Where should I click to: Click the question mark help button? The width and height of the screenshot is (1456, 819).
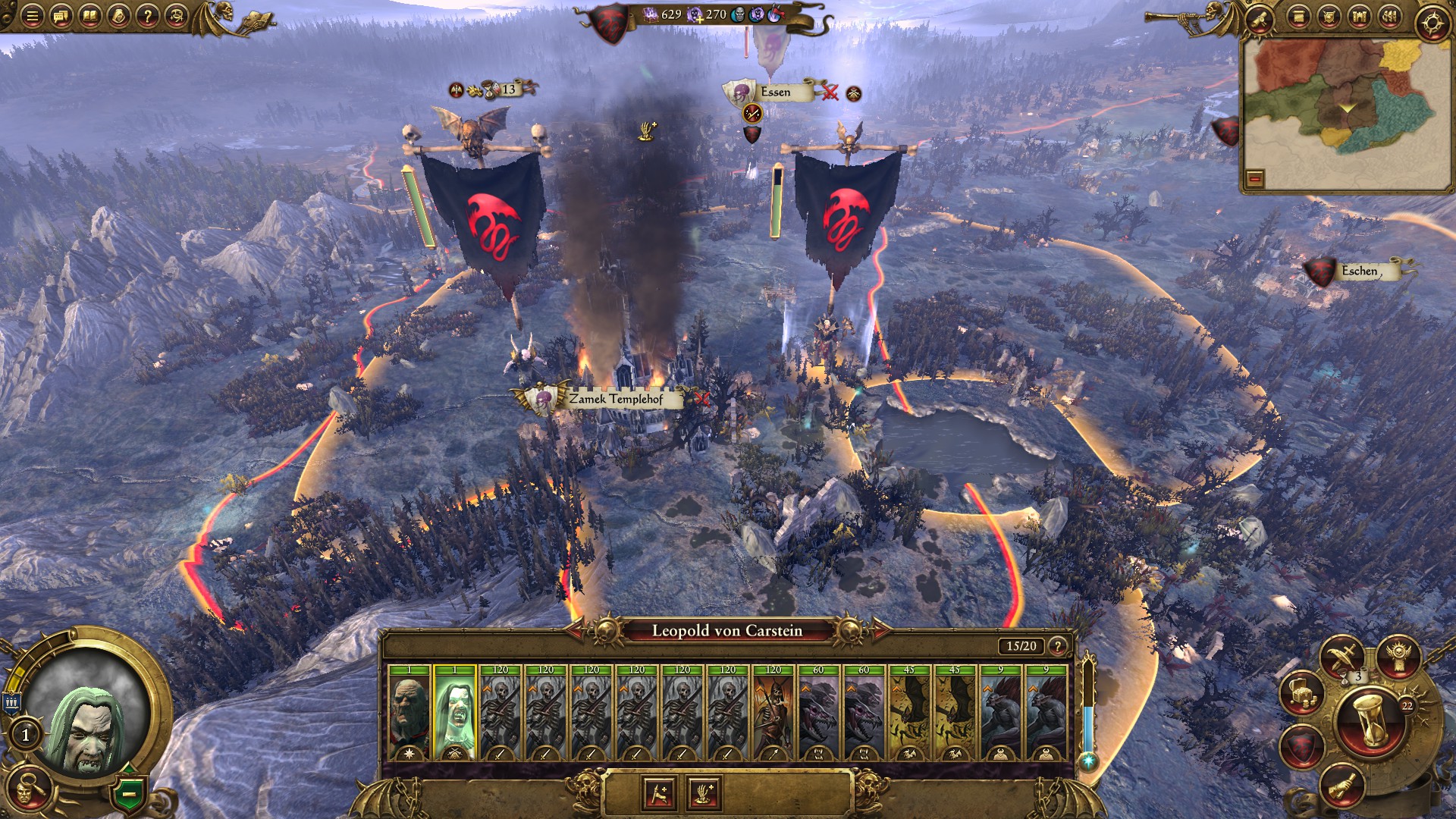coord(148,17)
